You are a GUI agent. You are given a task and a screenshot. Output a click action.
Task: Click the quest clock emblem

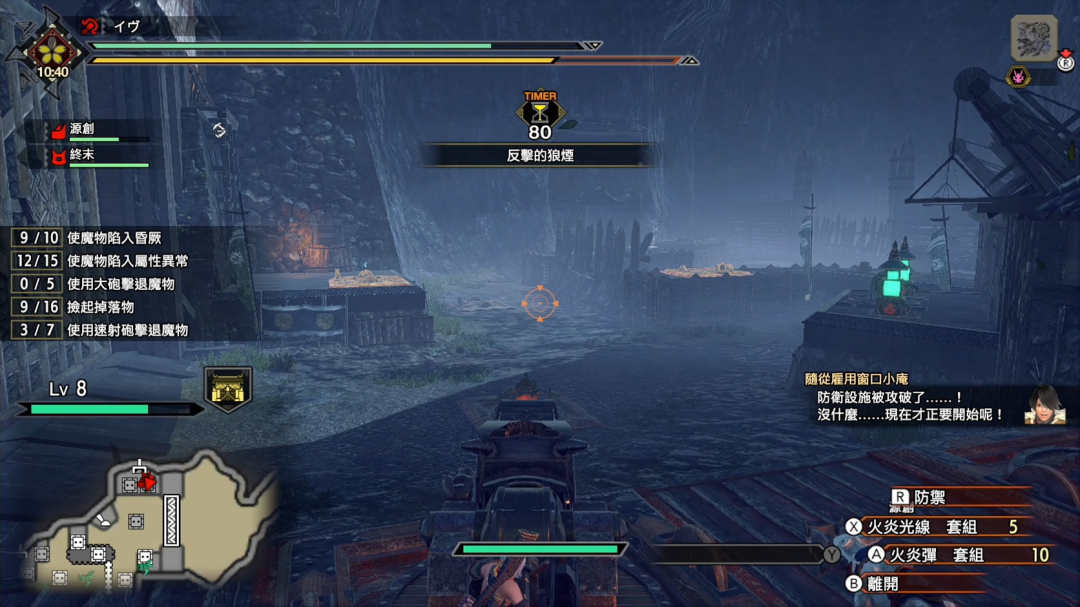tap(52, 52)
